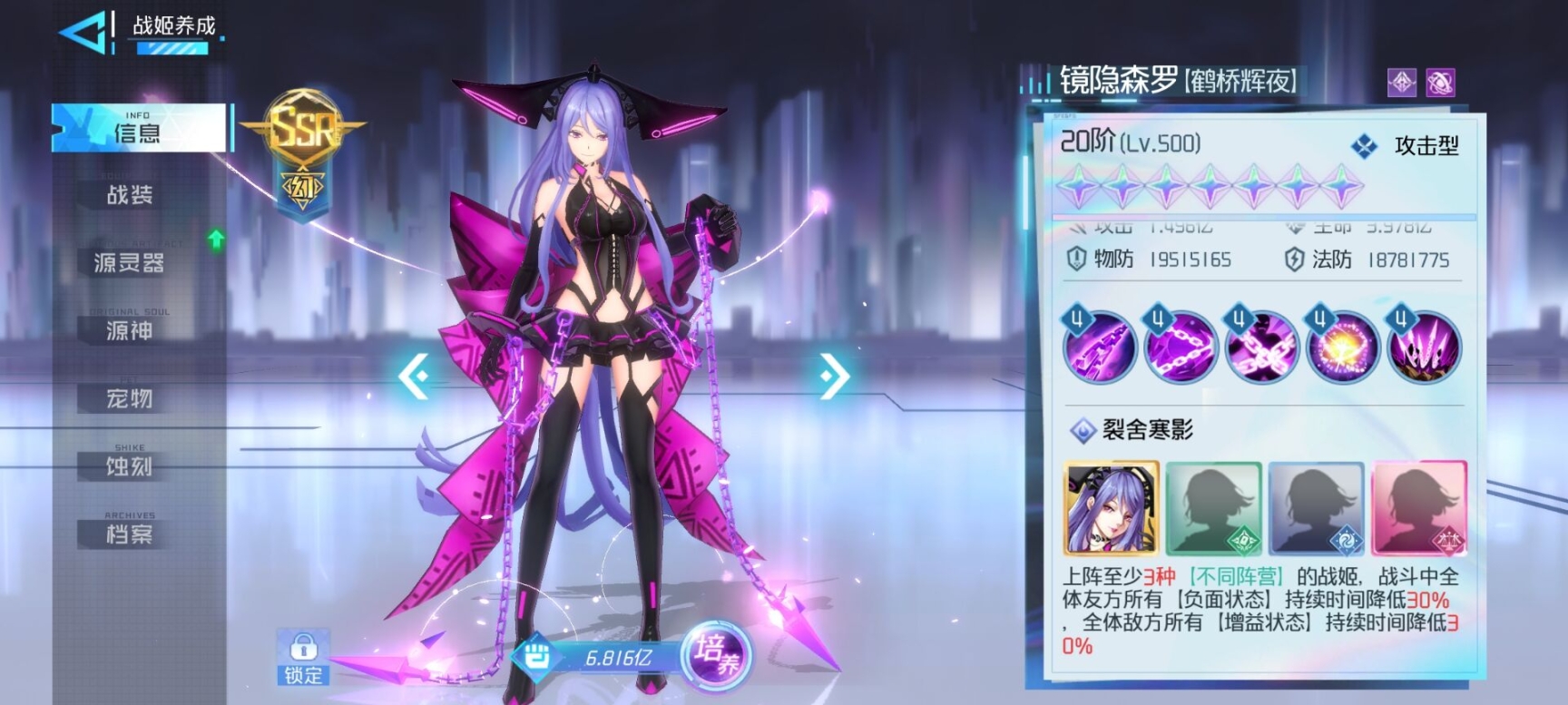View the explosion burst skill icon

(x=1343, y=348)
